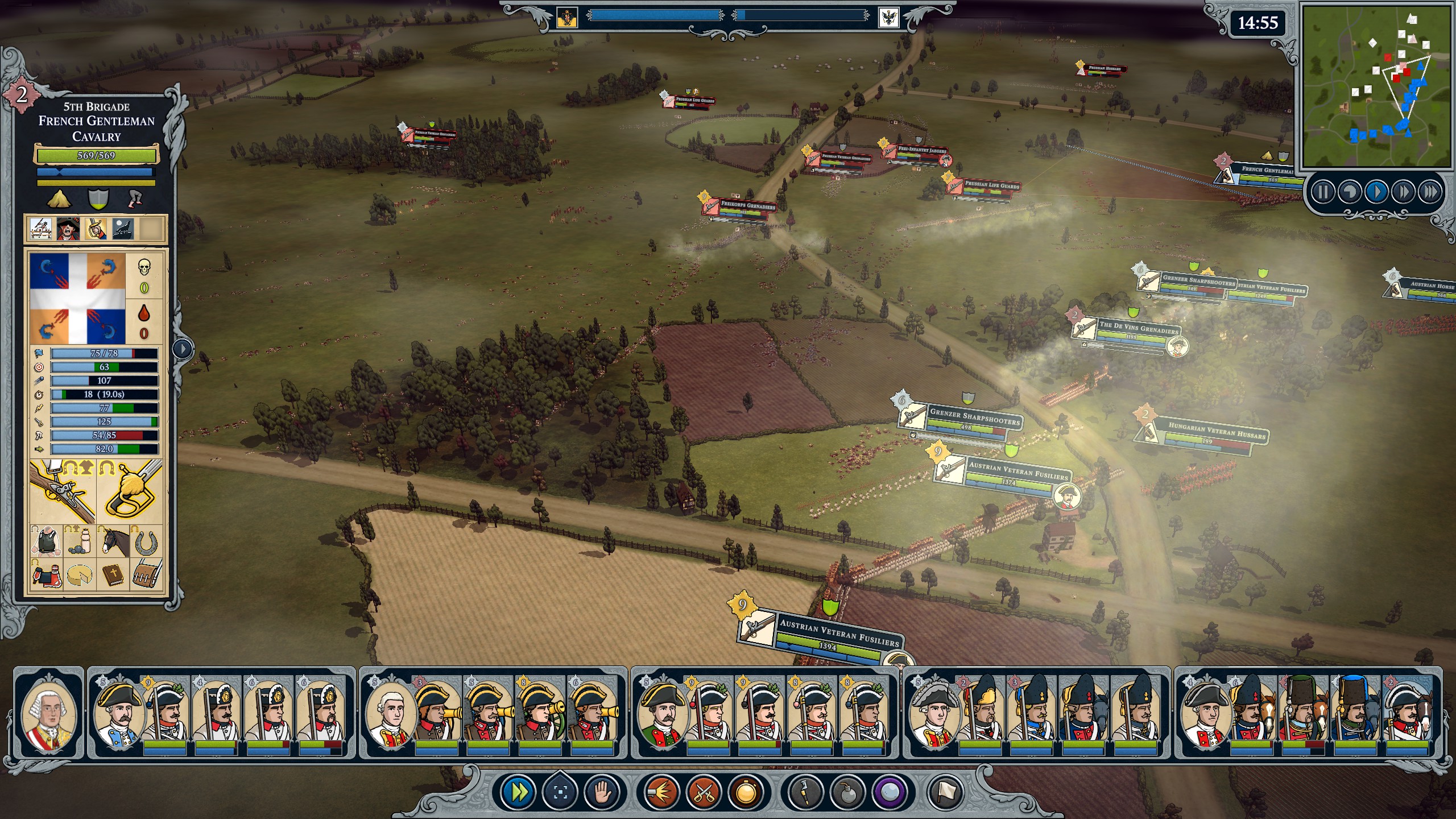Click the horse equipment slot
Screen dimensions: 1456x819
[114, 541]
